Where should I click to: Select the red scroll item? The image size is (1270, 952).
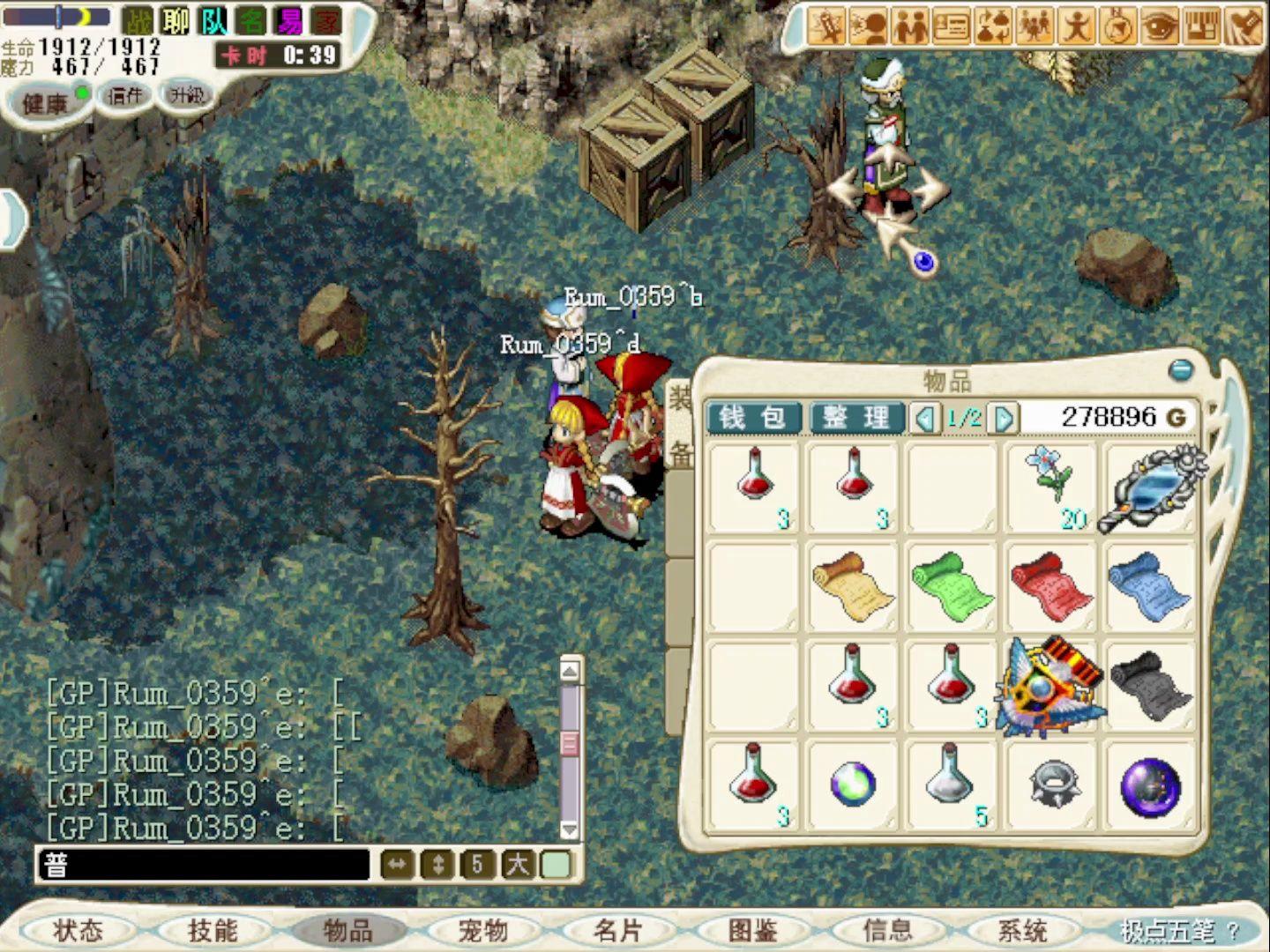tap(1051, 587)
